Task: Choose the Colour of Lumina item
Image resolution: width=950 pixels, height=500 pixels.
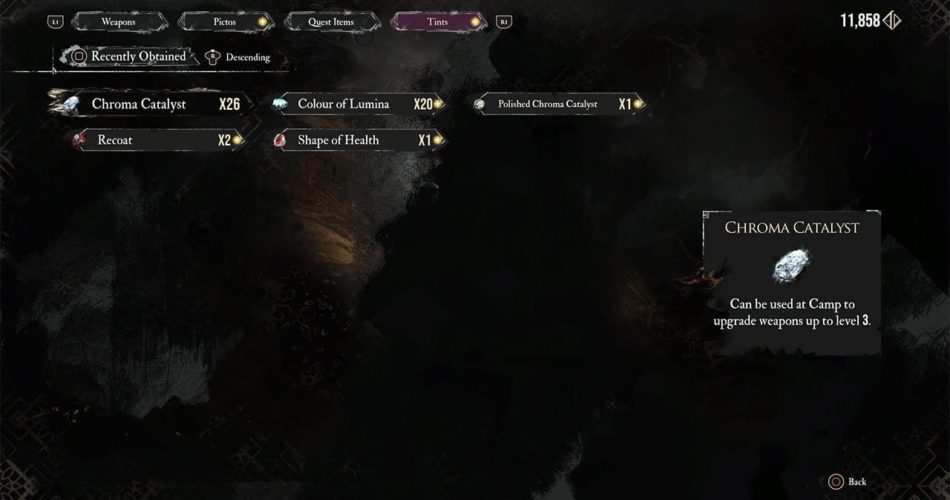Action: (356, 104)
